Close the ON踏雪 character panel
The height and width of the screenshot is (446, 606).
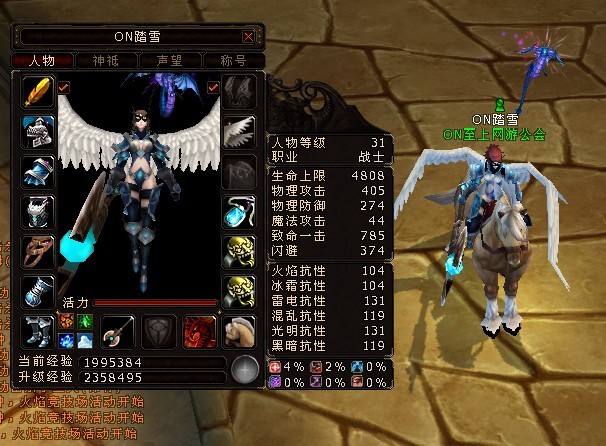tap(248, 37)
